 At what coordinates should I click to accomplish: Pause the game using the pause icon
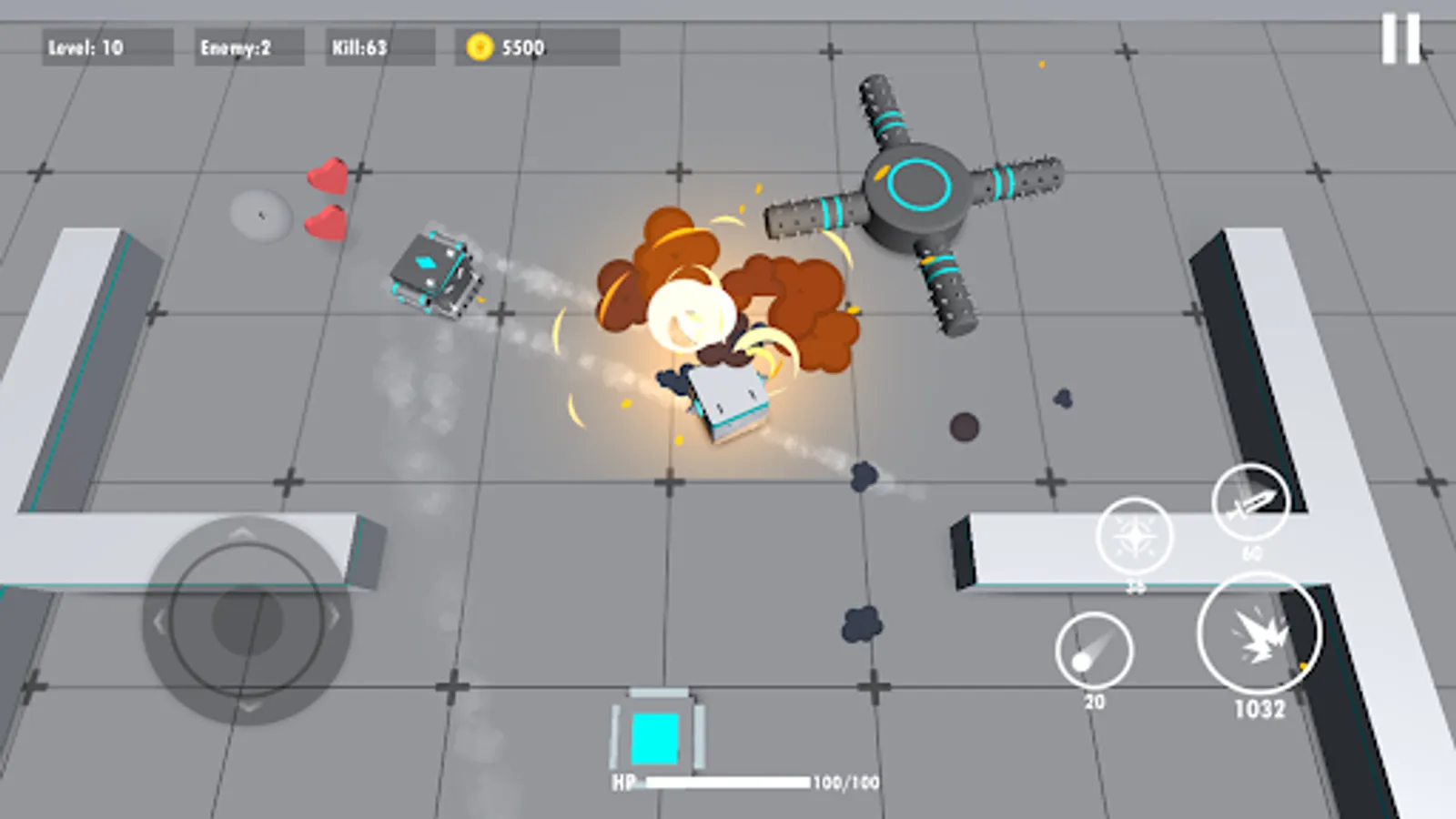[x=1400, y=39]
